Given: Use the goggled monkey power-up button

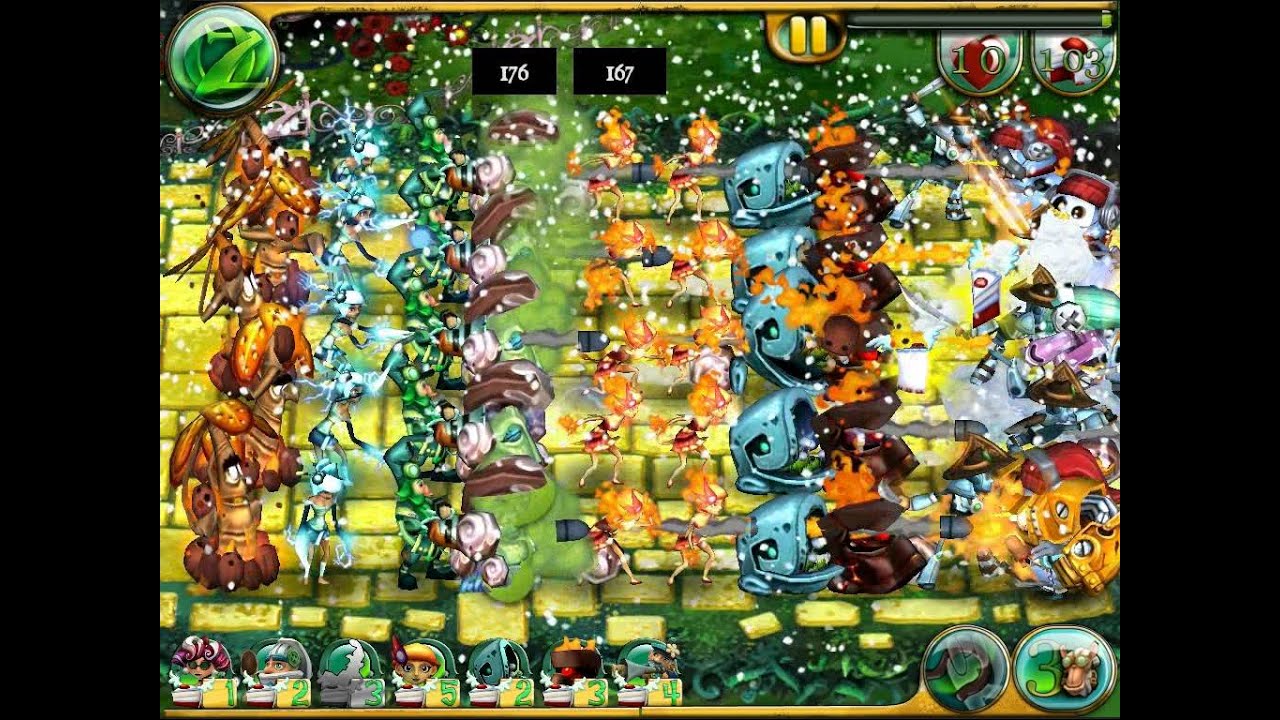Looking at the screenshot, I should point(1064,668).
